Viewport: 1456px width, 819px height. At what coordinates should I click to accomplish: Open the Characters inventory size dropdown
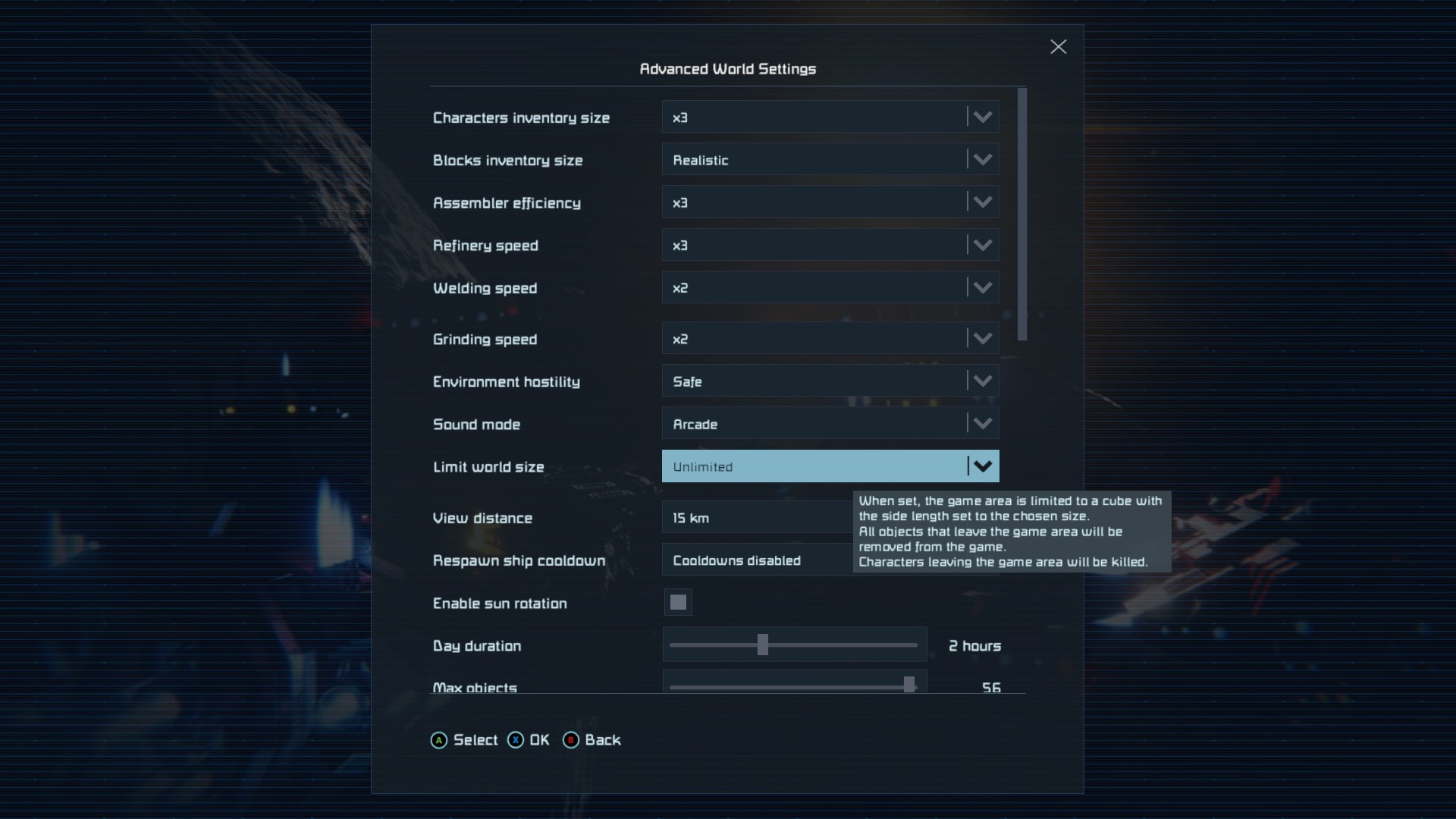(830, 118)
